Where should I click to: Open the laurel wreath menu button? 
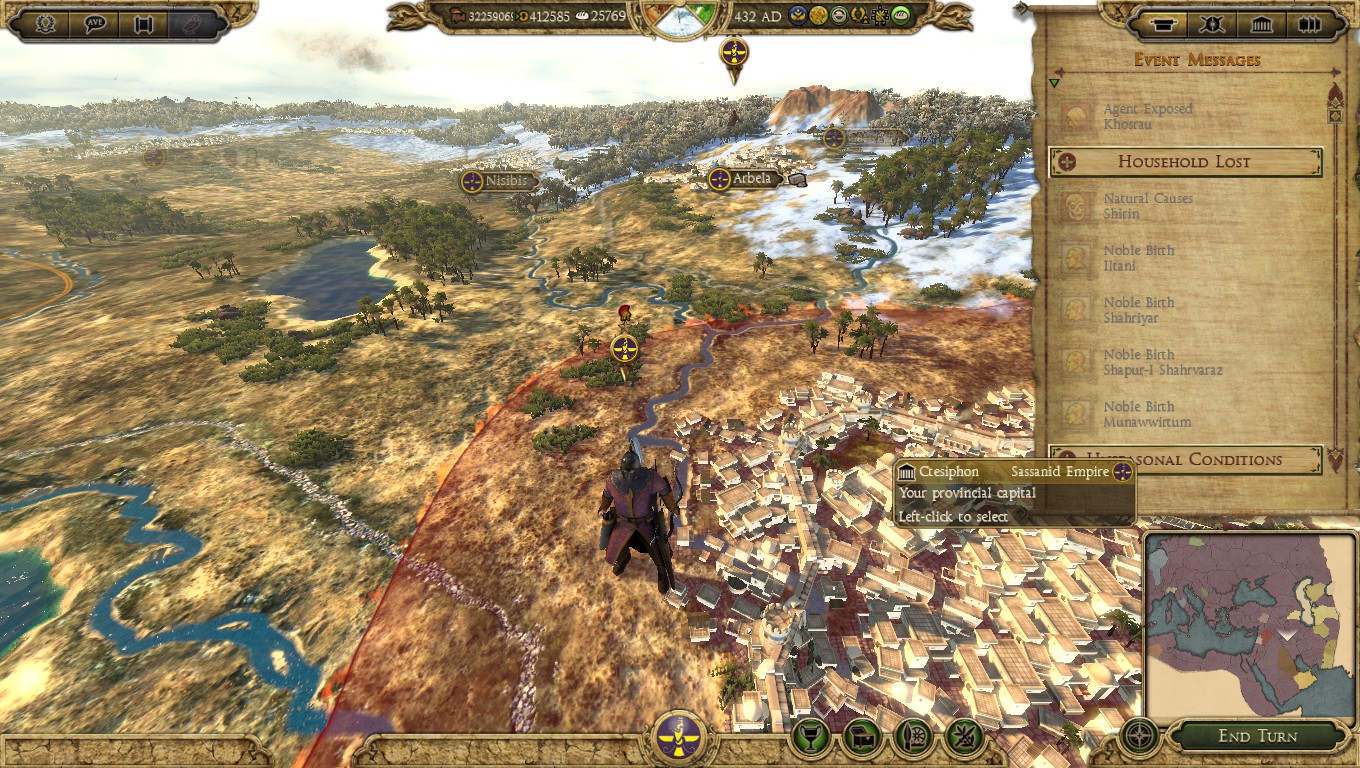click(x=46, y=24)
